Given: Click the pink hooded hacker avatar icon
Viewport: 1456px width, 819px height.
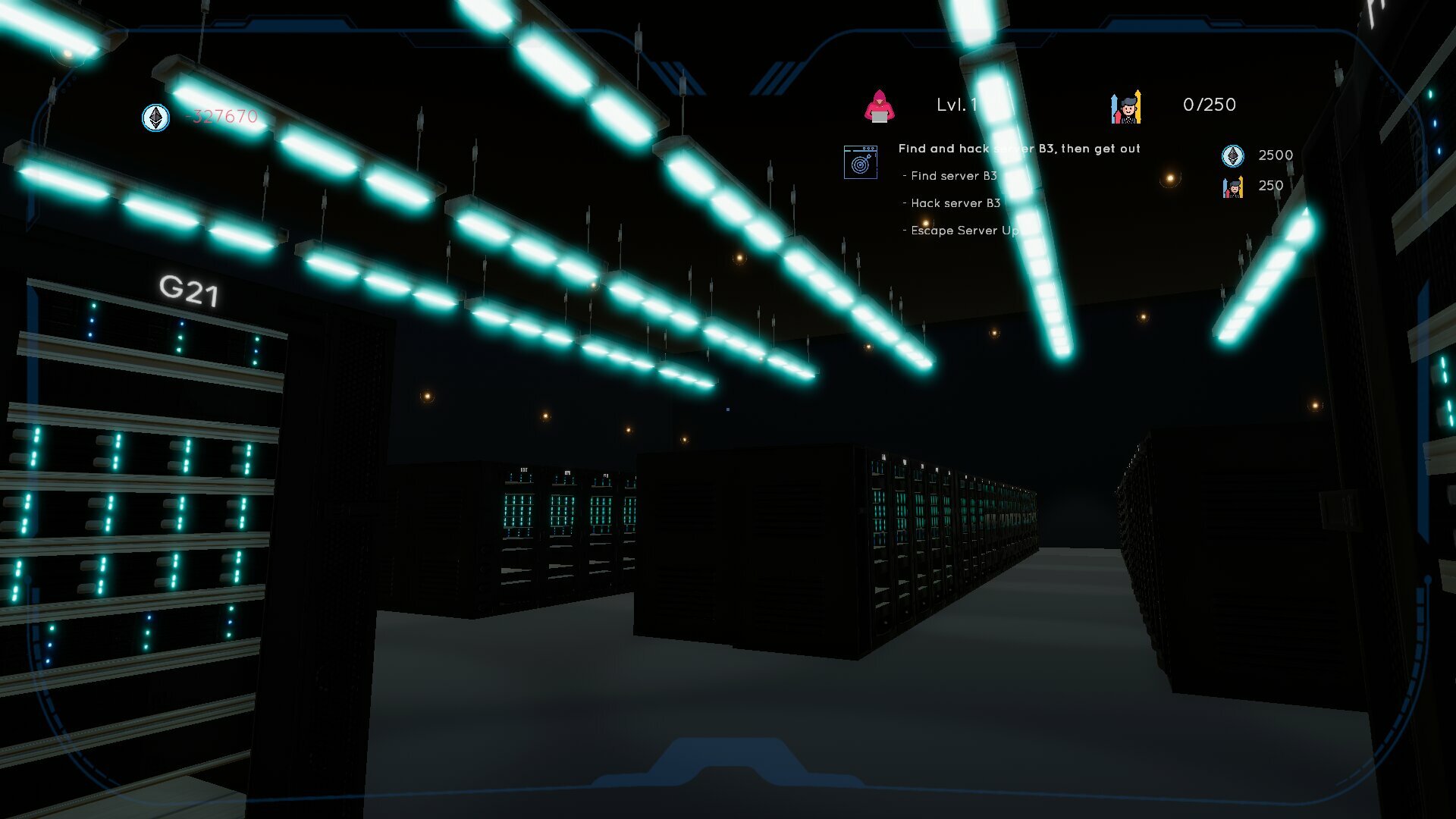Looking at the screenshot, I should click(x=881, y=105).
